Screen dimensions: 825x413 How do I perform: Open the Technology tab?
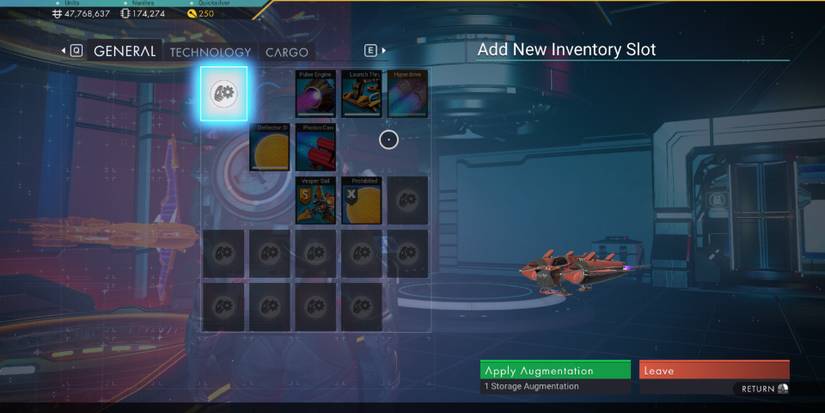pos(210,52)
